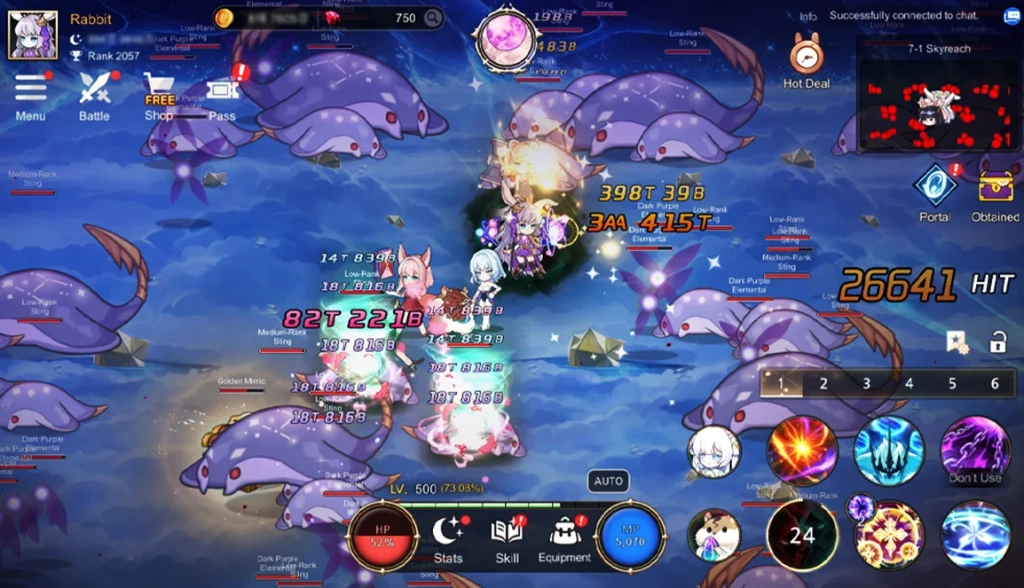
Task: Open the Pass ticket screen
Action: coord(222,93)
